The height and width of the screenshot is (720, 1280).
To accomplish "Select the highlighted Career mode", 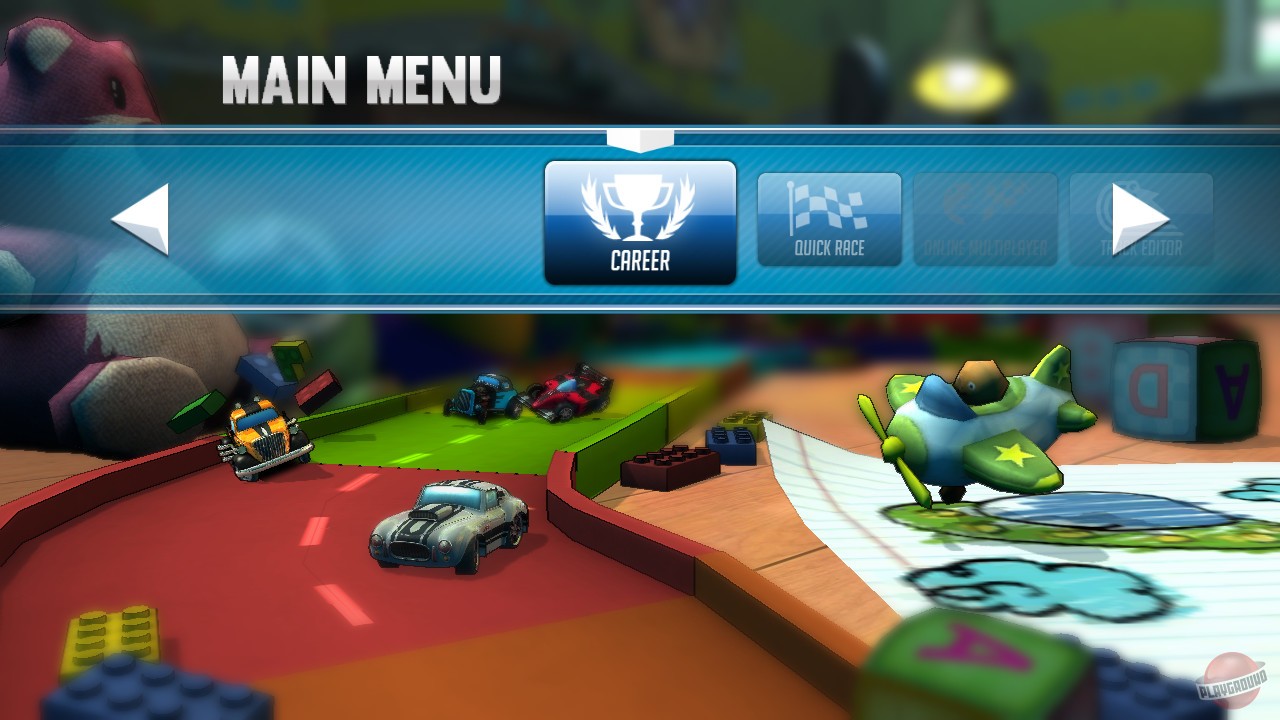I will 641,220.
